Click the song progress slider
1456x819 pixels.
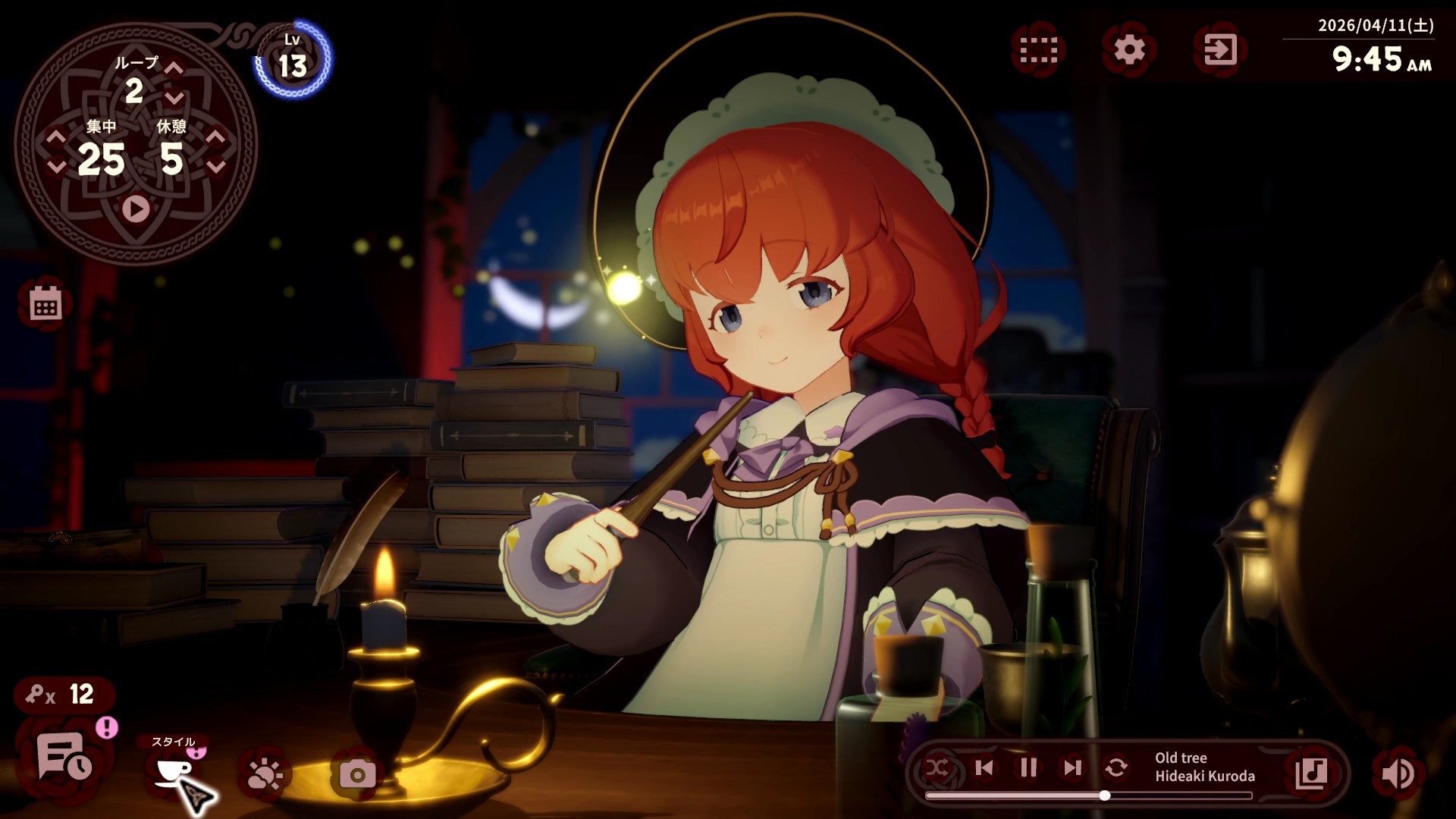tap(1103, 795)
